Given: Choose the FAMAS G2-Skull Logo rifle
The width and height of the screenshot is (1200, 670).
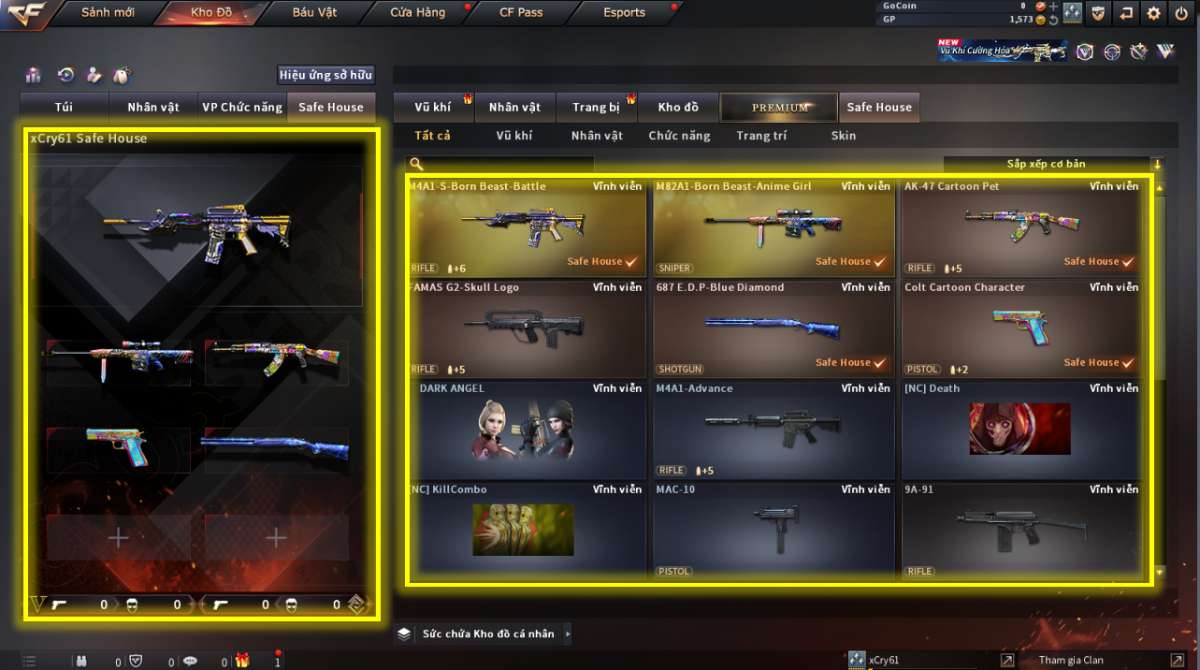Looking at the screenshot, I should pyautogui.click(x=525, y=327).
